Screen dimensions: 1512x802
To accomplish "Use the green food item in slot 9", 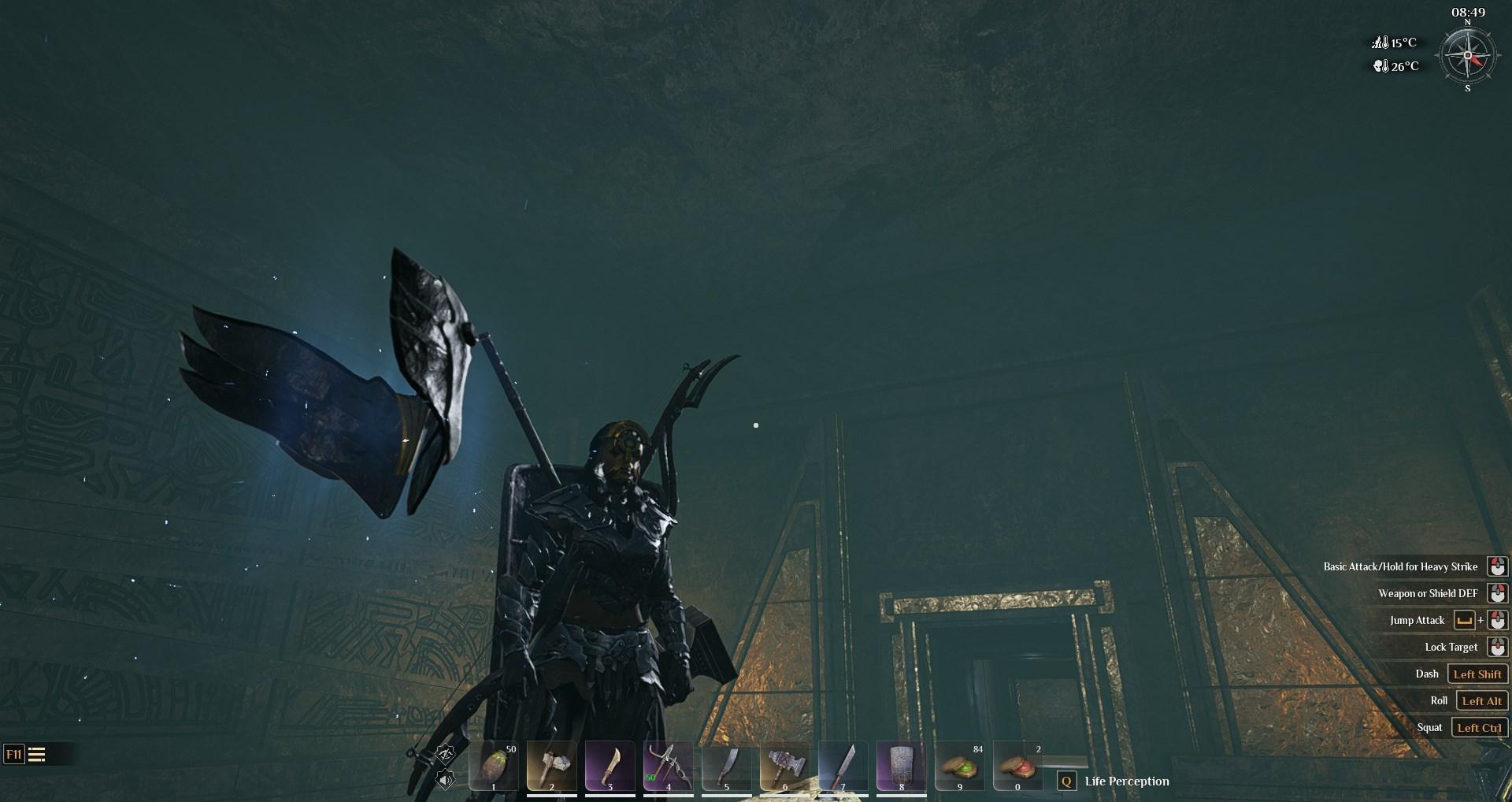I will [959, 765].
